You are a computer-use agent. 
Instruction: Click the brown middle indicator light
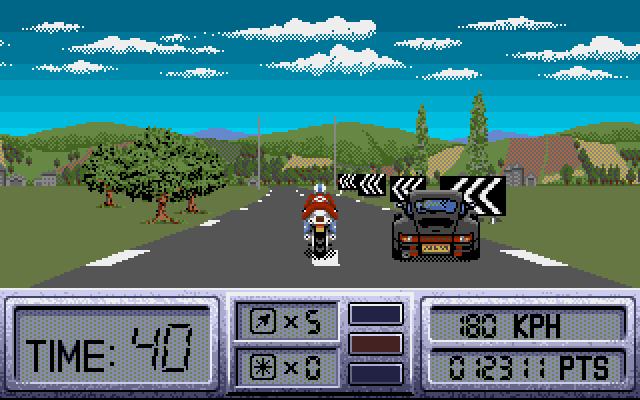tap(376, 343)
